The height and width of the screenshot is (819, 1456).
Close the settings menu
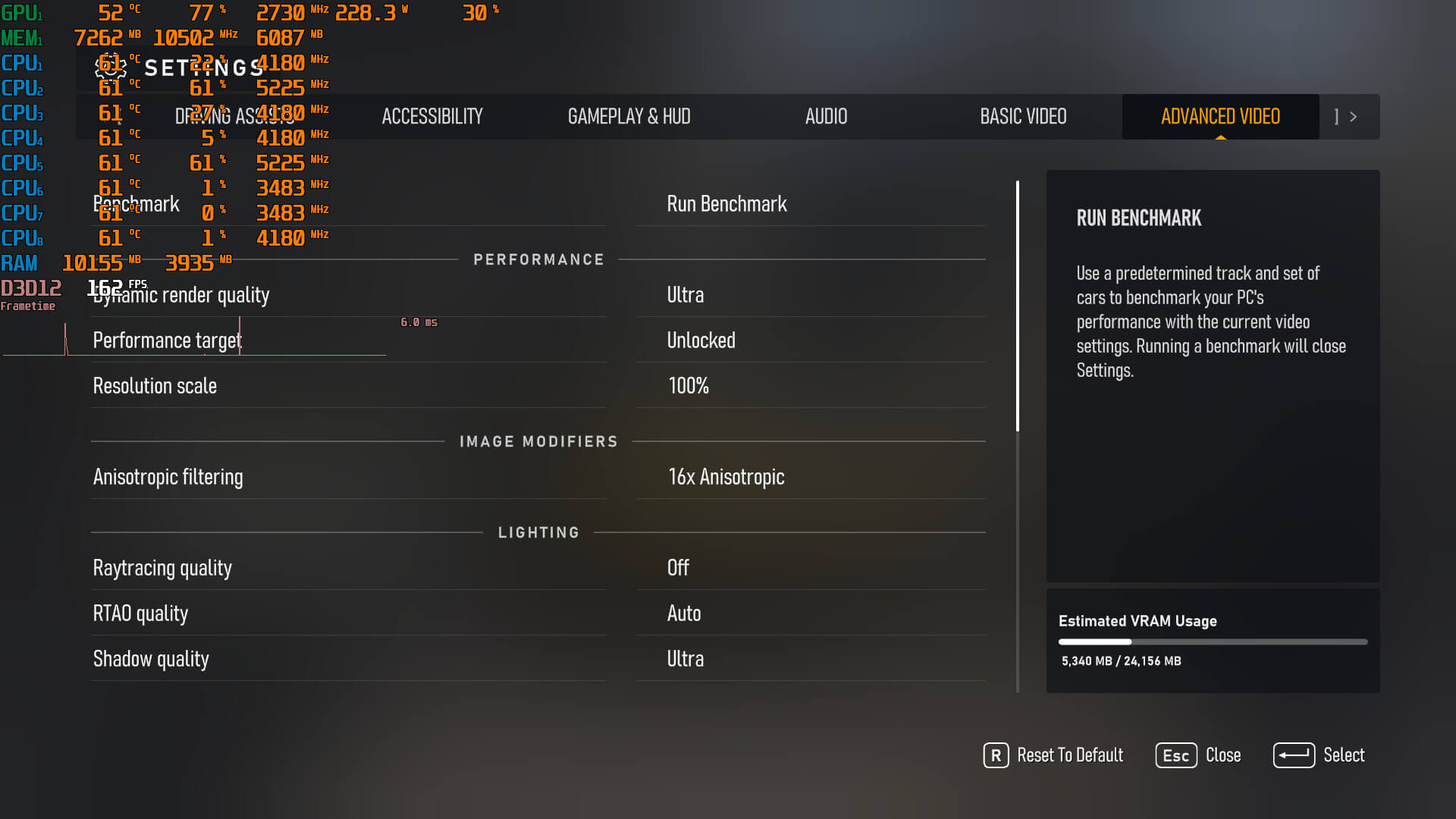(1222, 755)
